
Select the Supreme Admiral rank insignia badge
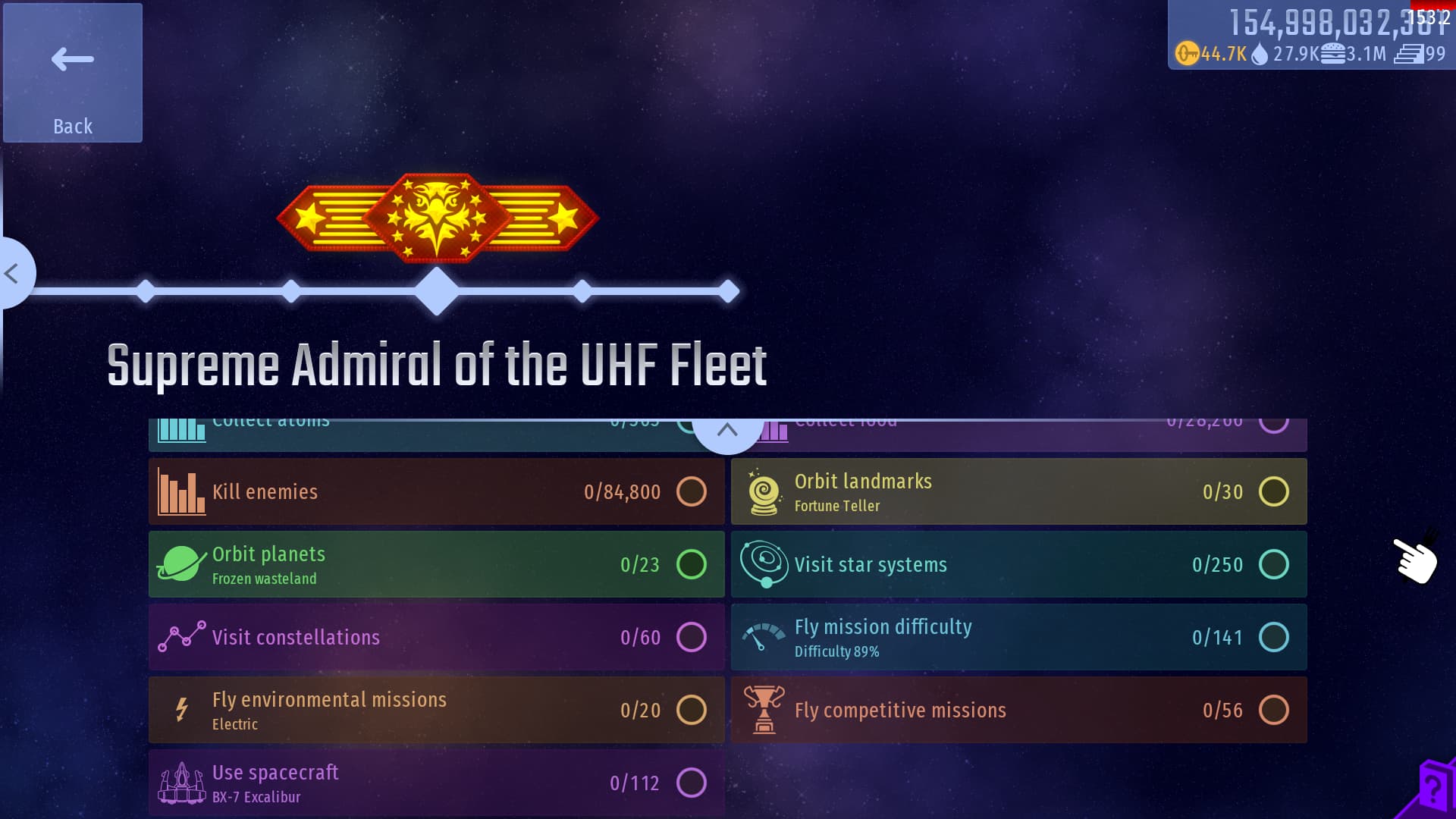point(438,218)
